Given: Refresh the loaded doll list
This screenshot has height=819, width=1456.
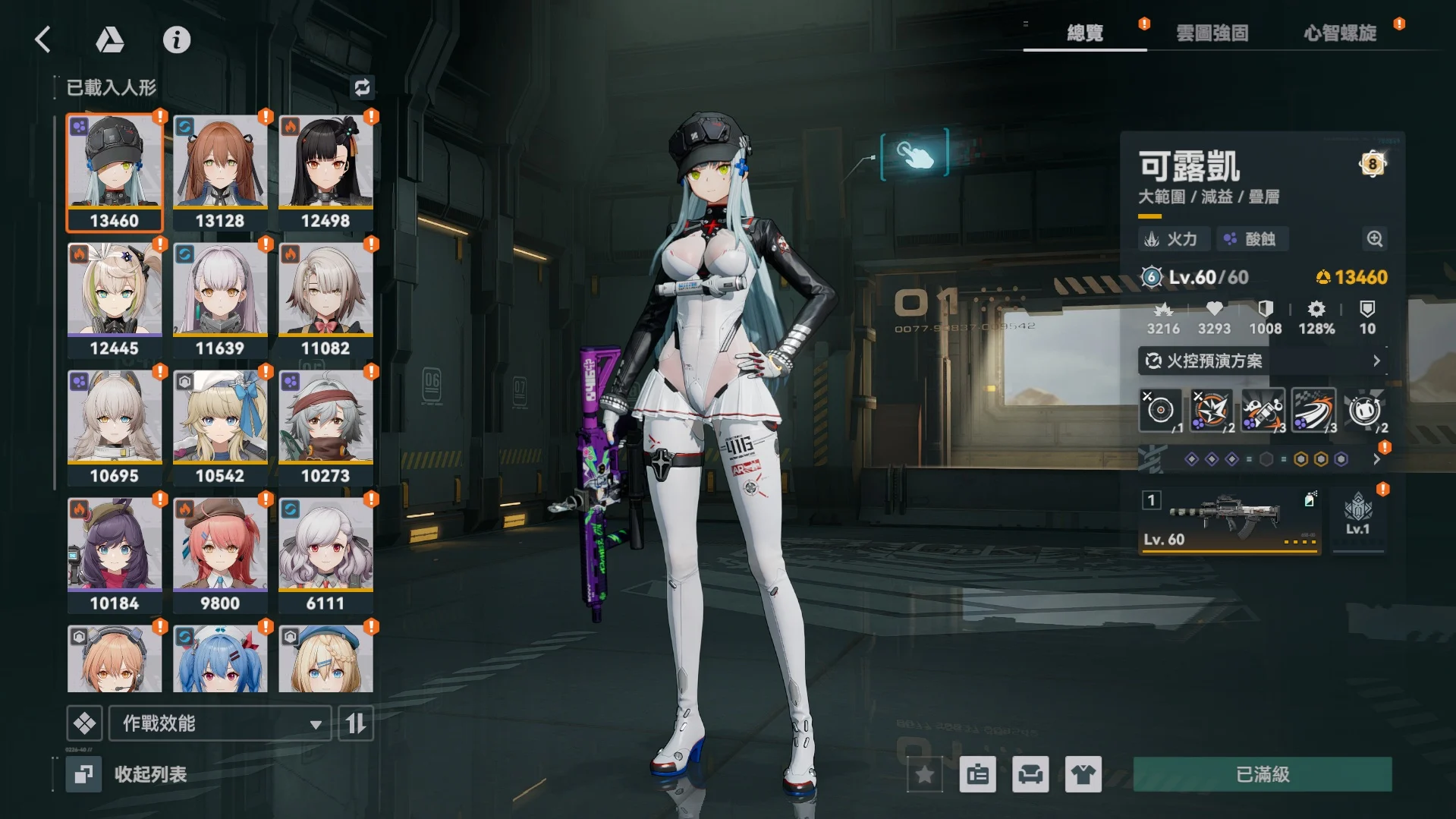Looking at the screenshot, I should pyautogui.click(x=362, y=87).
